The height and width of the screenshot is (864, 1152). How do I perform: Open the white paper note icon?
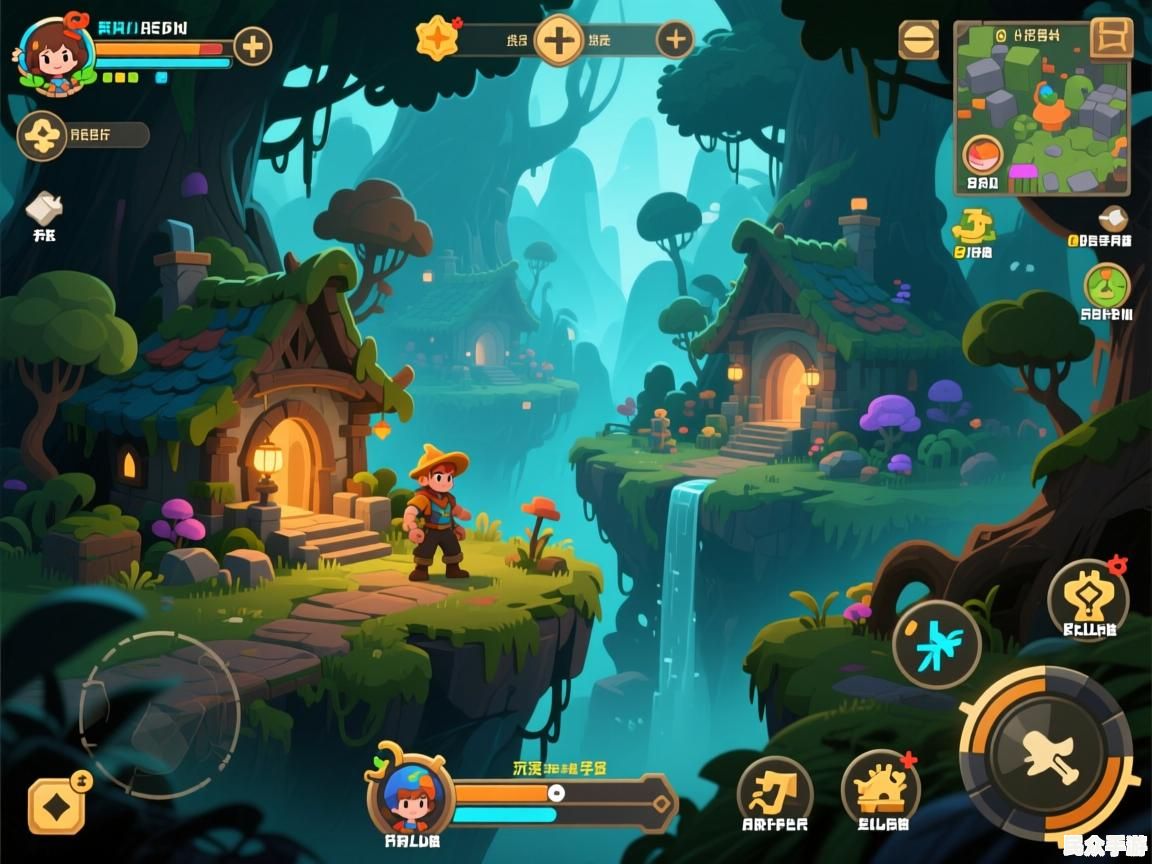pos(44,209)
